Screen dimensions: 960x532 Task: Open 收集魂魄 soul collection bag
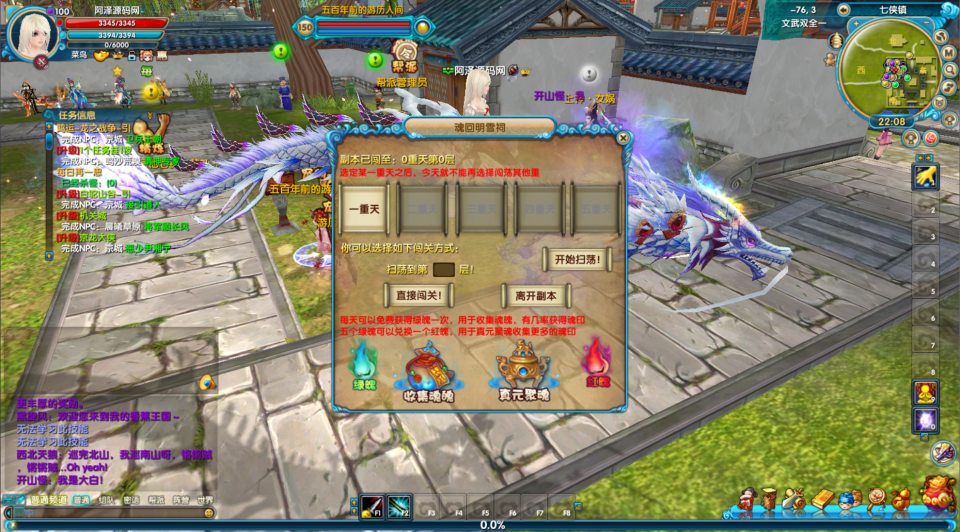pos(427,366)
